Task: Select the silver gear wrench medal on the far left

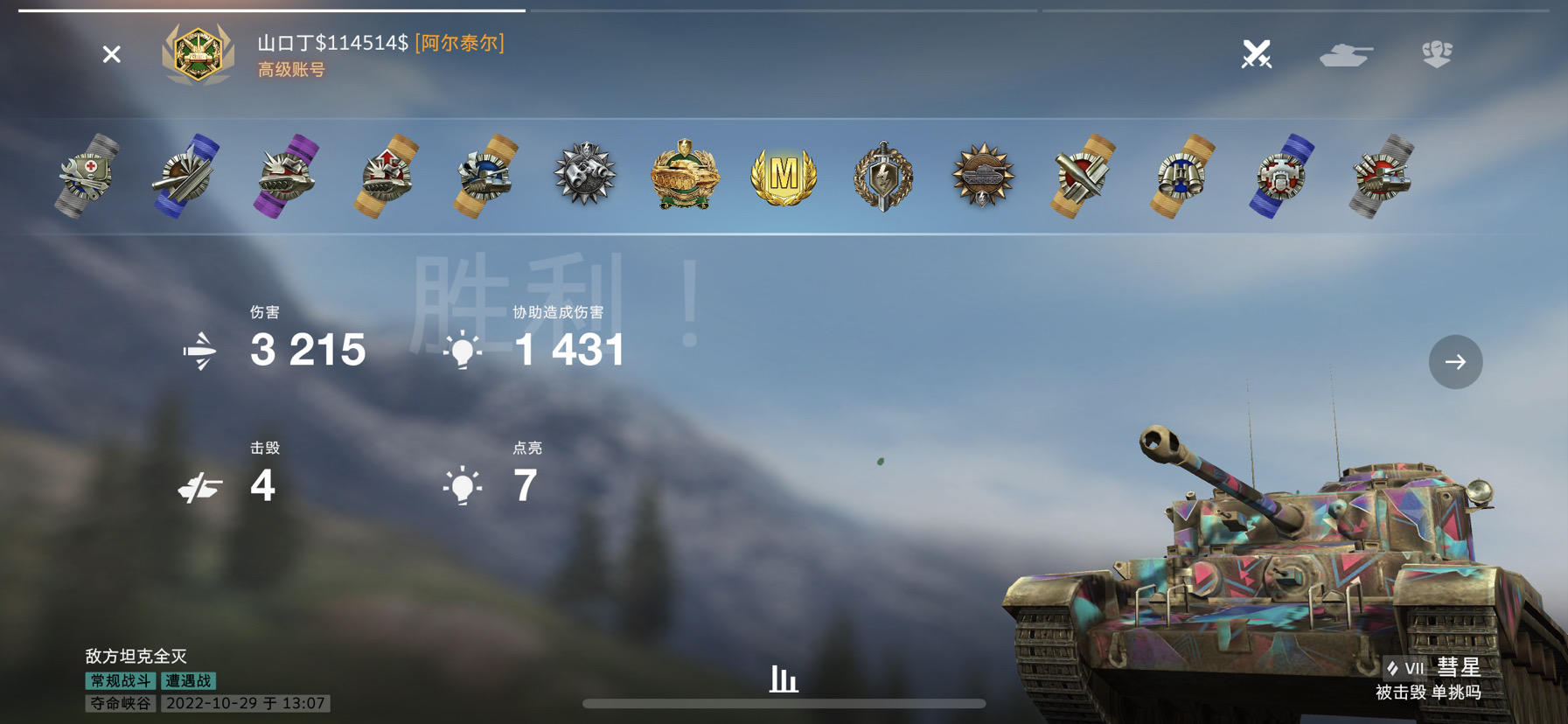Action: (x=86, y=175)
